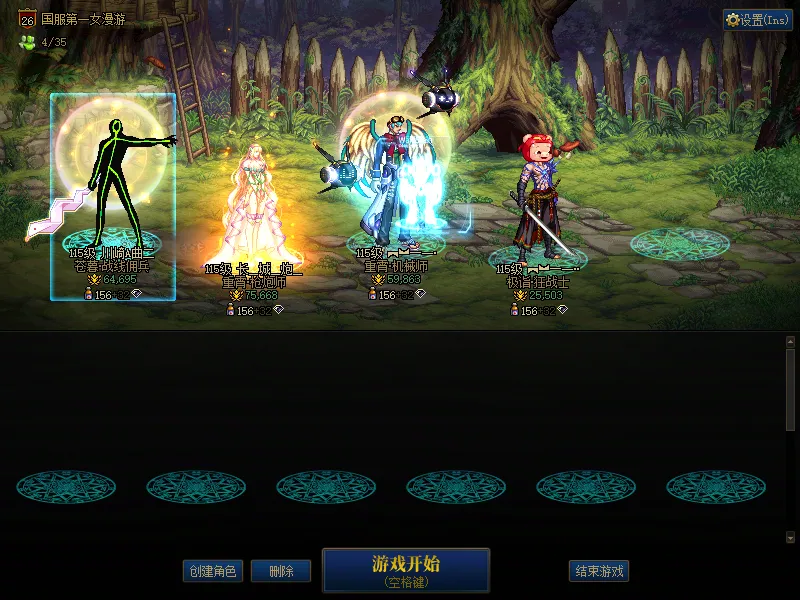Exit via the 结束游戏 button

click(599, 571)
